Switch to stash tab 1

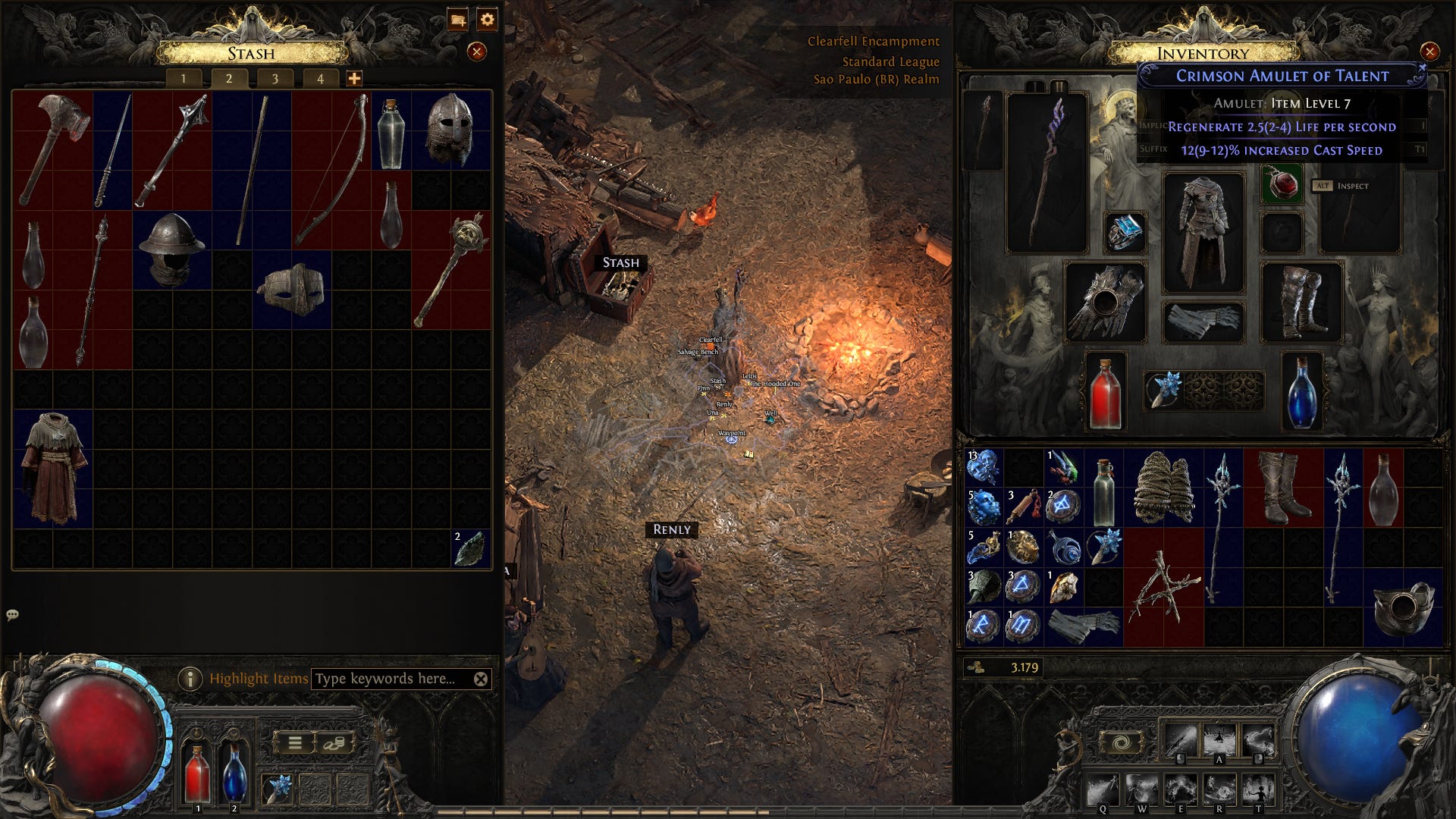(184, 78)
